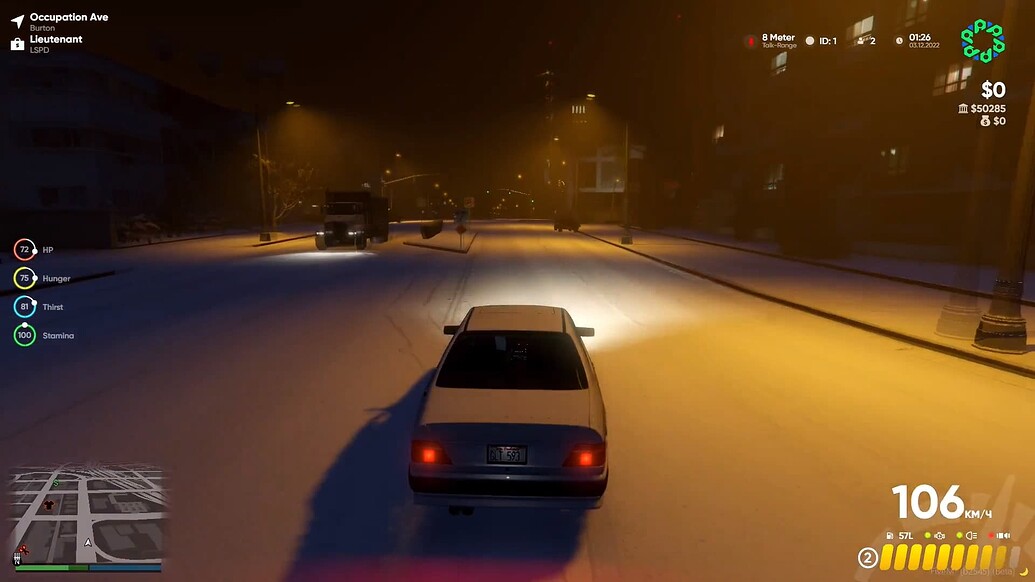Image resolution: width=1035 pixels, height=582 pixels.
Task: Click the bank balance building icon
Action: [962, 108]
